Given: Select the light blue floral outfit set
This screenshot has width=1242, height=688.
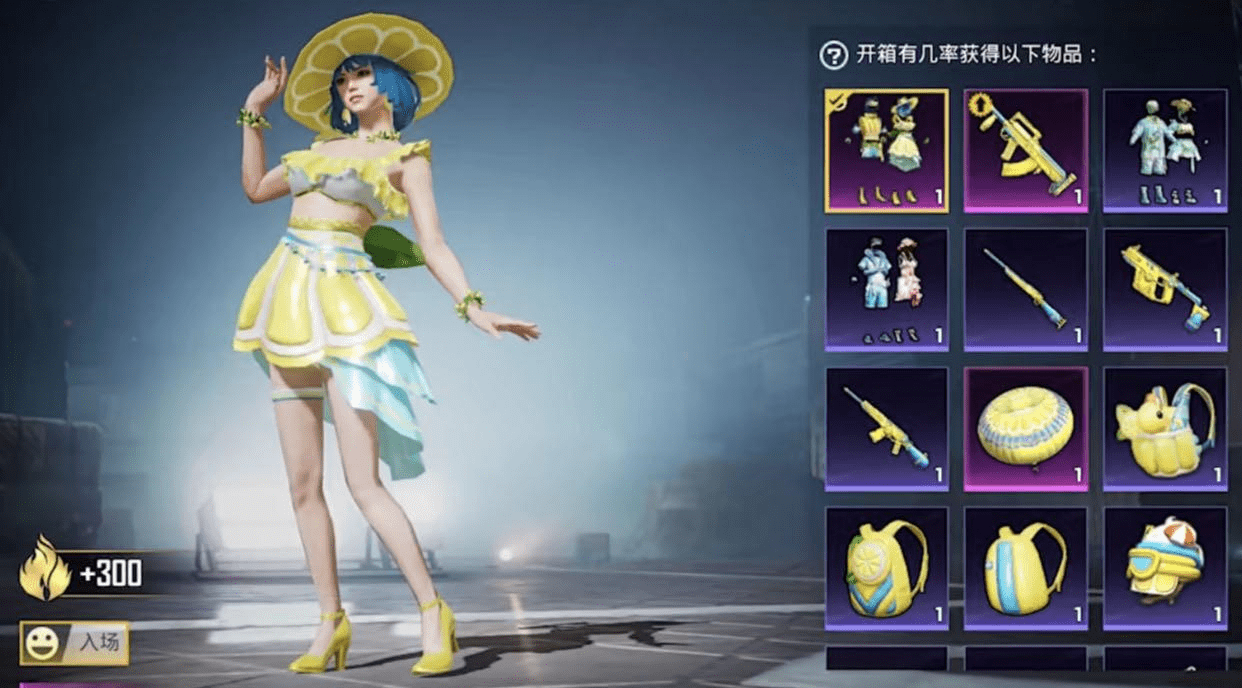Looking at the screenshot, I should point(1164,150).
